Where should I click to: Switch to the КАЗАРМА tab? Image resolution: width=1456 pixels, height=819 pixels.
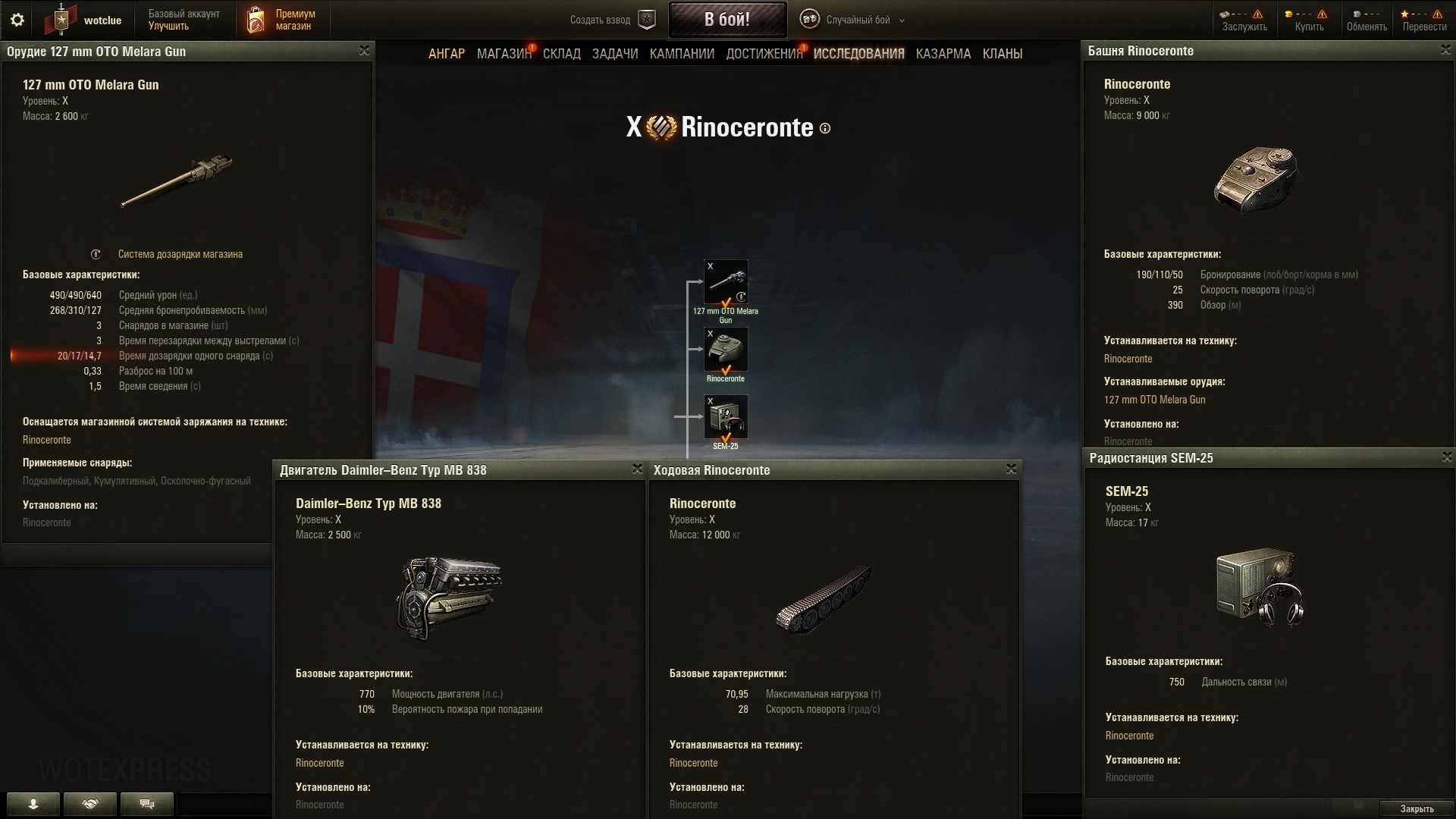coord(943,54)
